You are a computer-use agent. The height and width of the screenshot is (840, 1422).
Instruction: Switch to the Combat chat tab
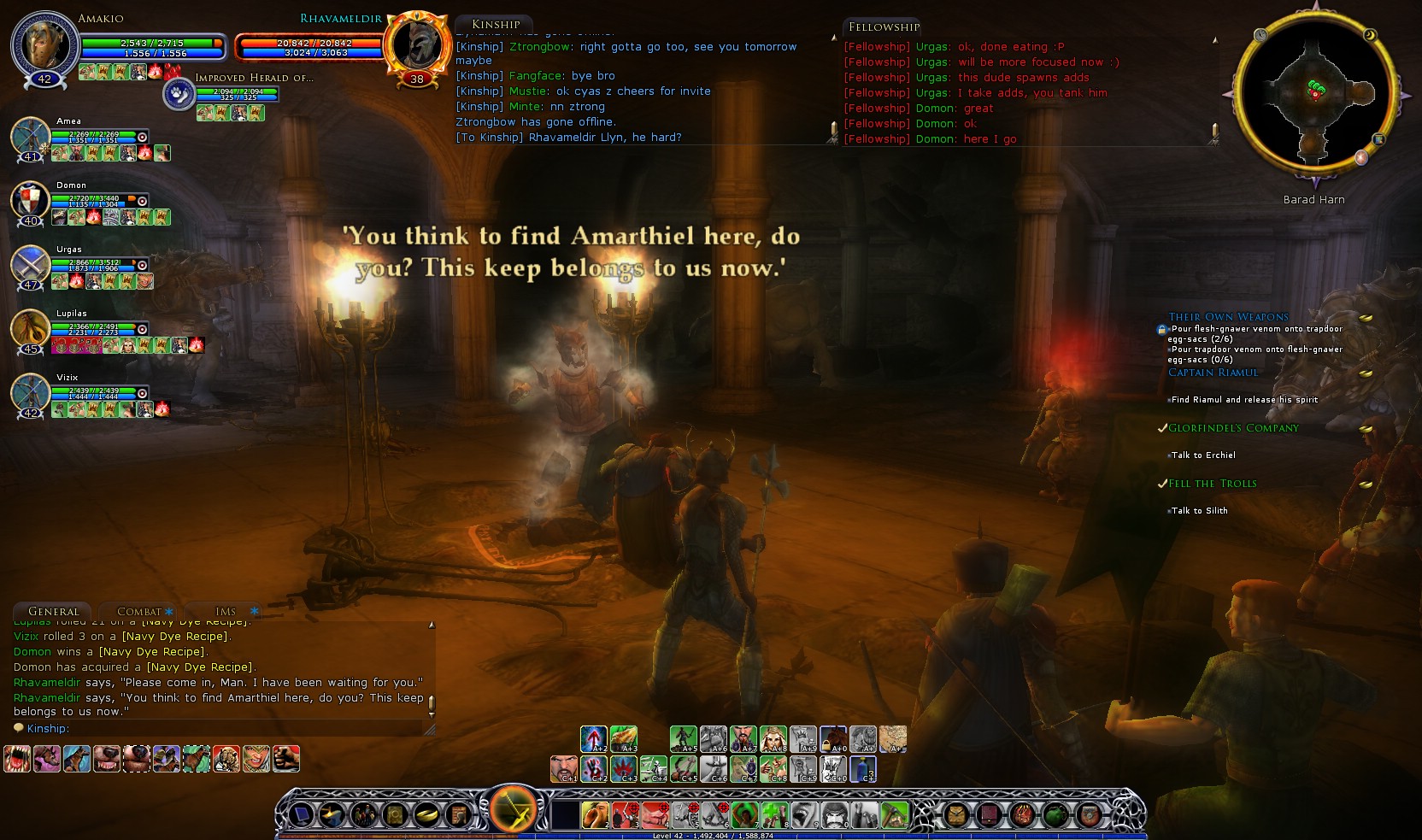pyautogui.click(x=138, y=612)
